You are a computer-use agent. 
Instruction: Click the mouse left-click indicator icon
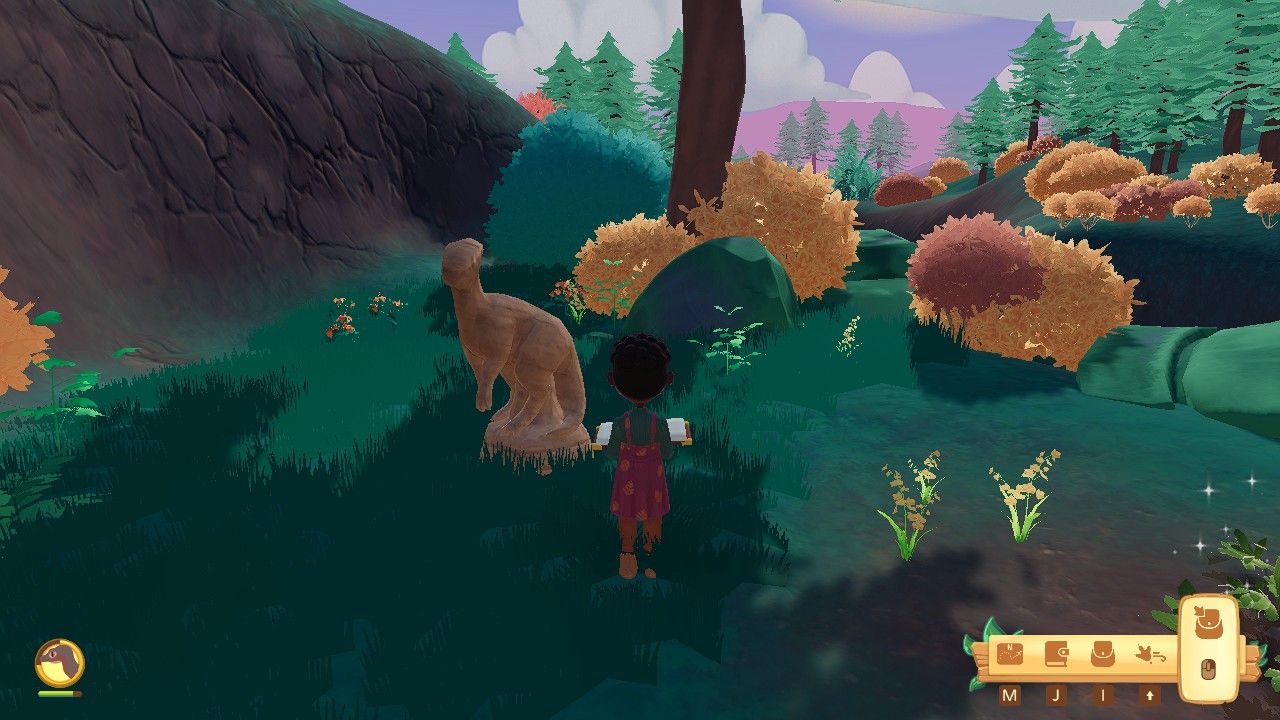click(x=1208, y=667)
